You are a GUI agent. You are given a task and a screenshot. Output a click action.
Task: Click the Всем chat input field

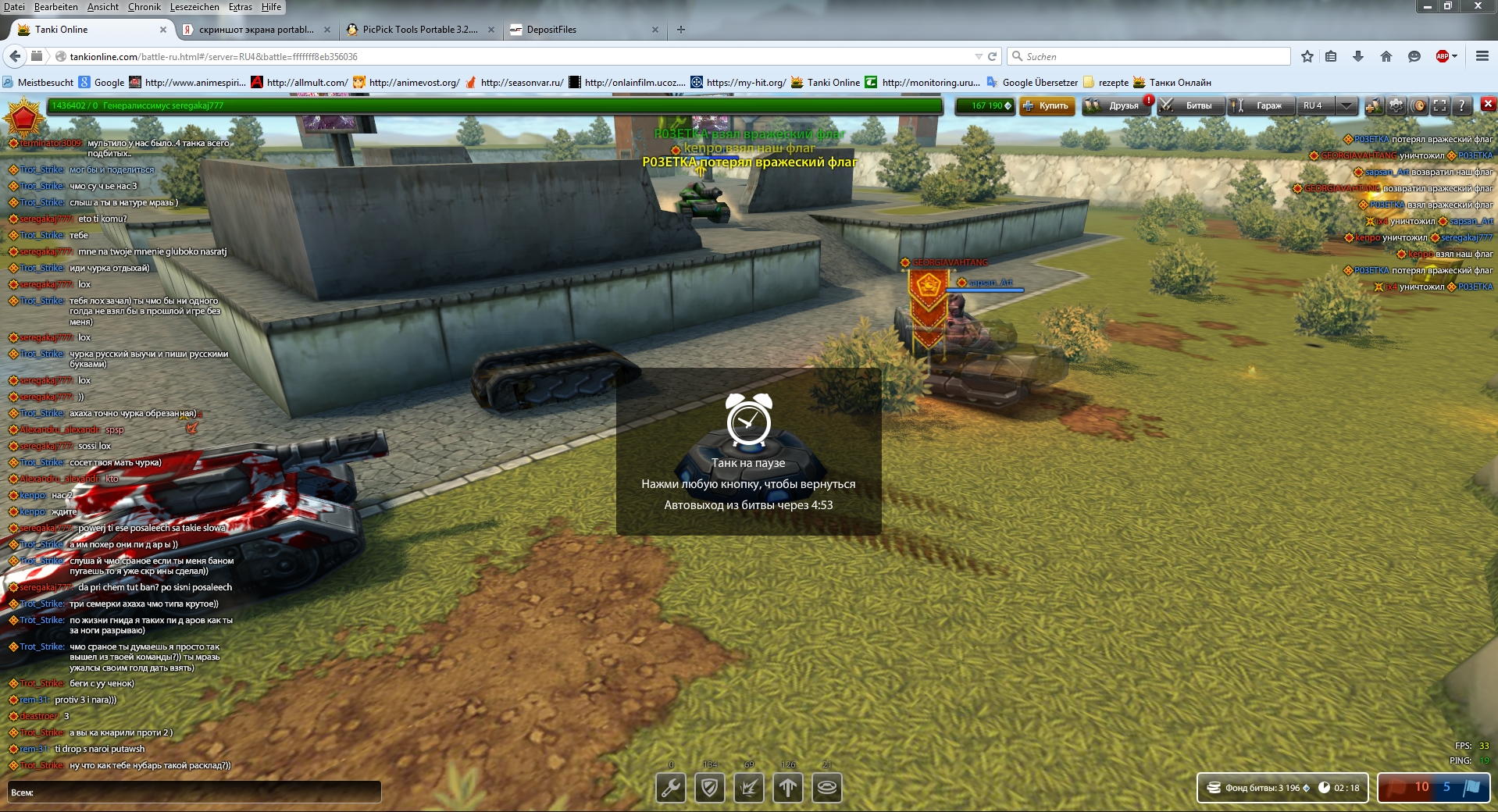tap(203, 792)
